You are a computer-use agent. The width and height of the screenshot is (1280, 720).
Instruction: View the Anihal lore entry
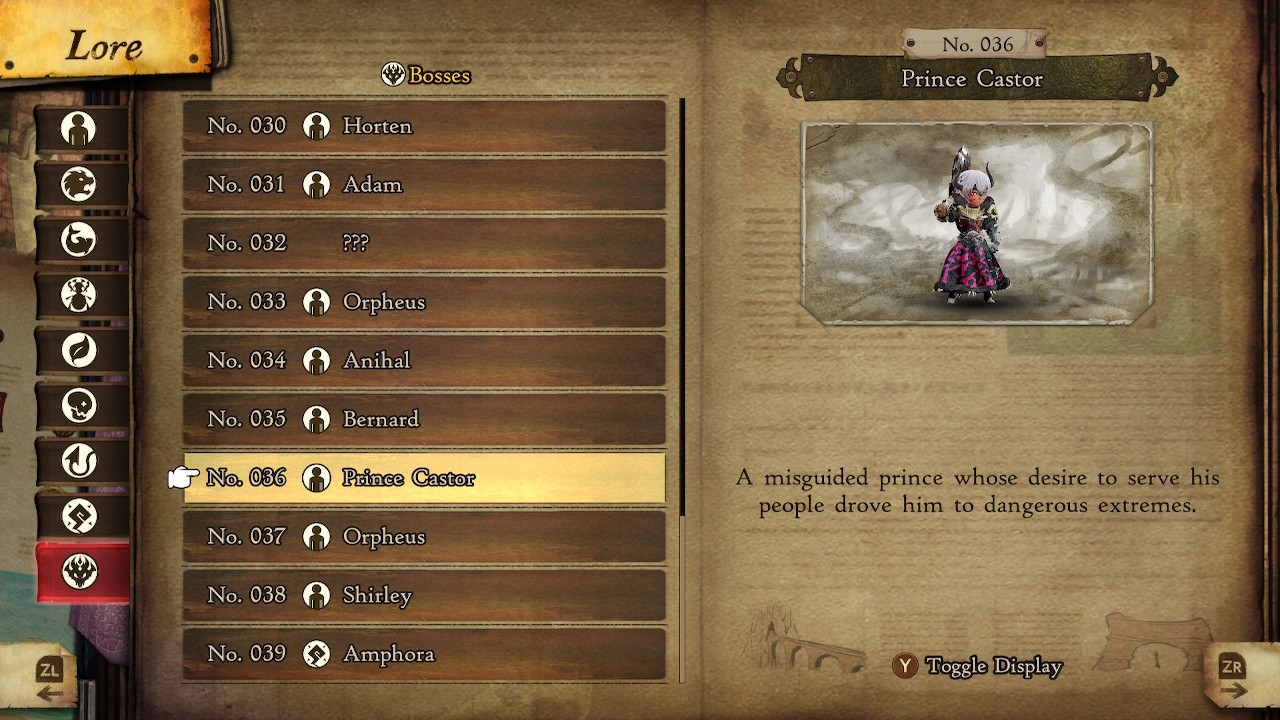point(424,360)
